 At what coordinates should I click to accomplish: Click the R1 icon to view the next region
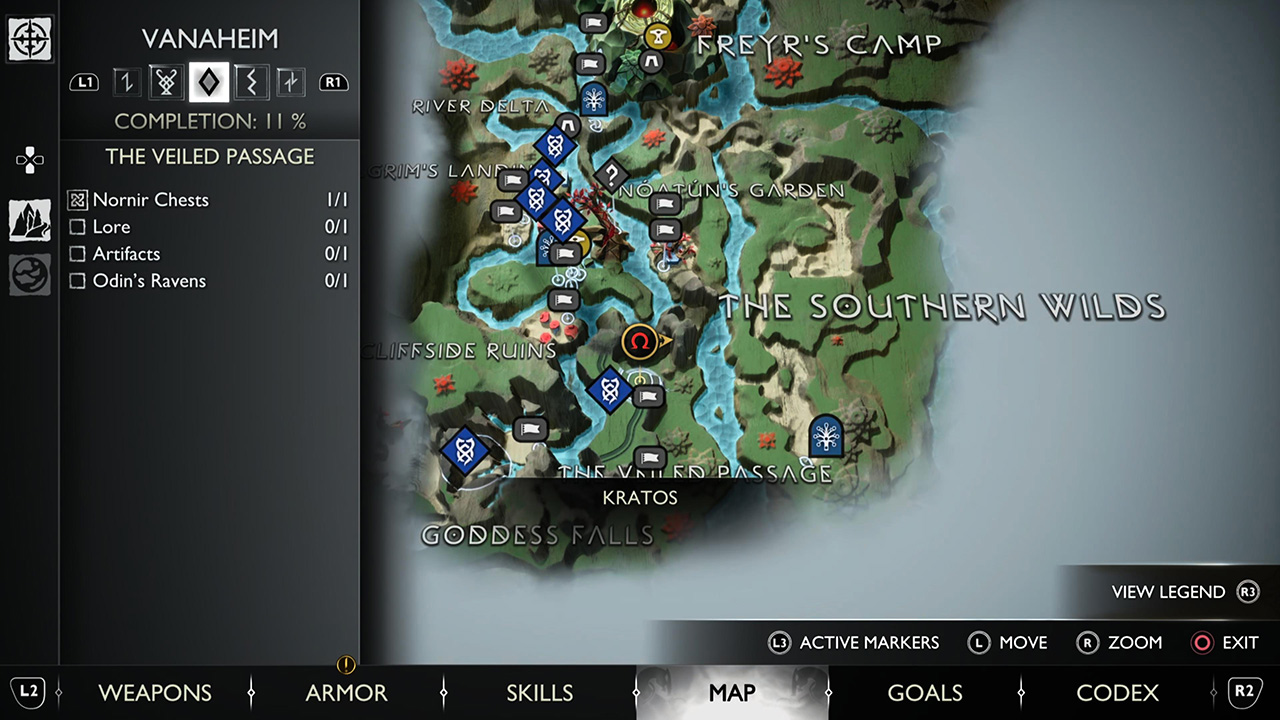pyautogui.click(x=334, y=82)
